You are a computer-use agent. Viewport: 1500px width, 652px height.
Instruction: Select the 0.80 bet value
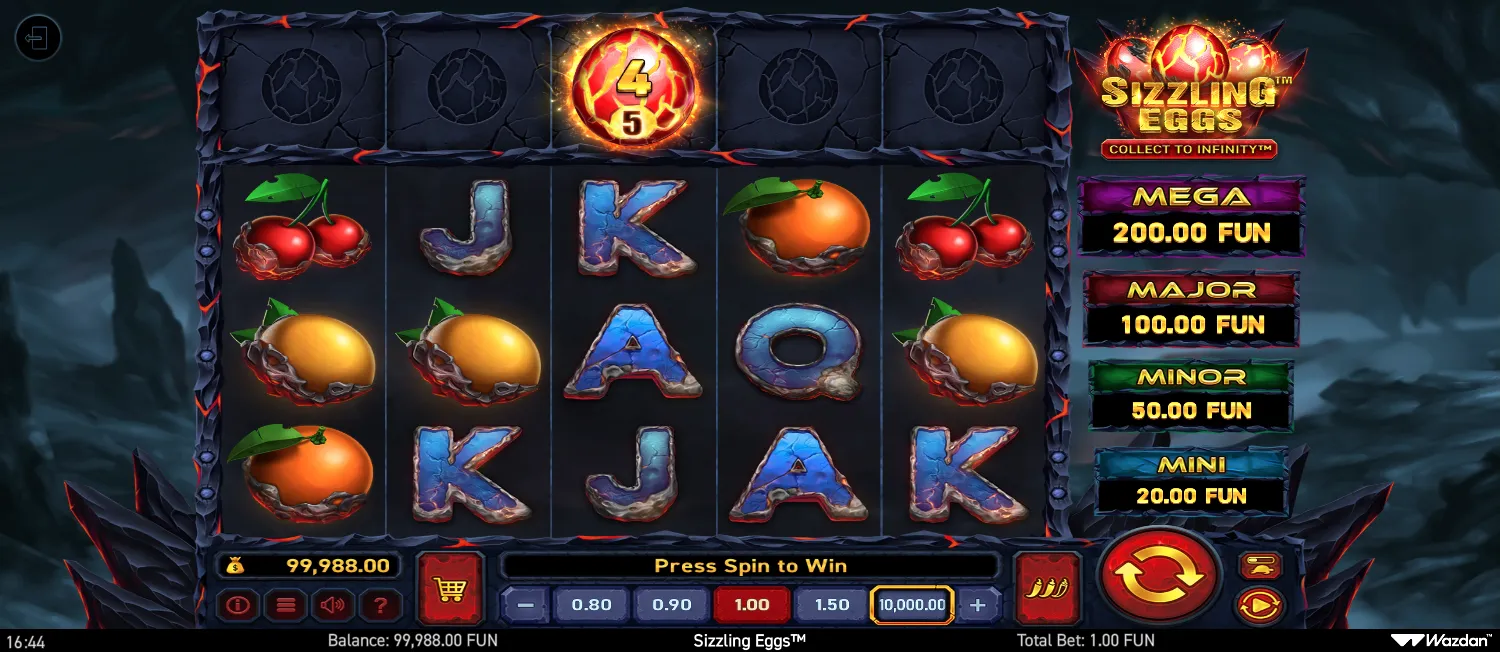point(591,605)
